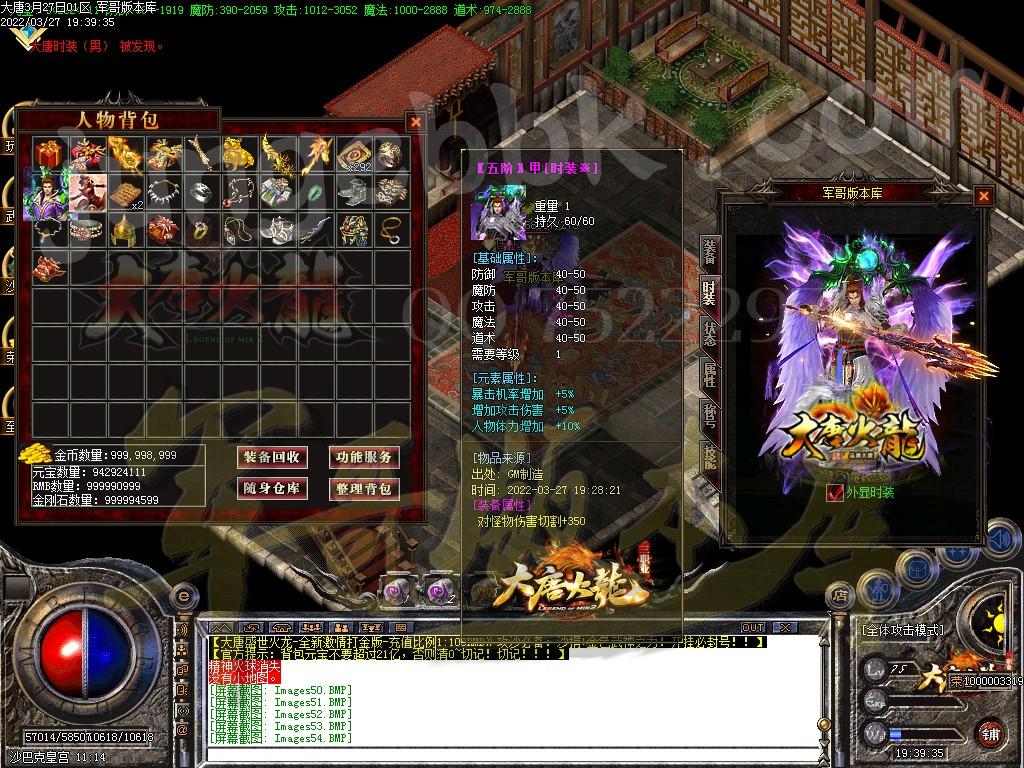
Task: Choose the golden helmet in the bag
Action: click(124, 229)
